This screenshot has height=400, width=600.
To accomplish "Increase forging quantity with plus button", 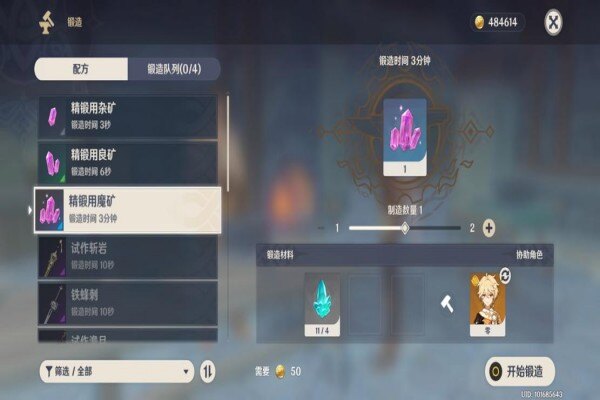I will point(489,228).
